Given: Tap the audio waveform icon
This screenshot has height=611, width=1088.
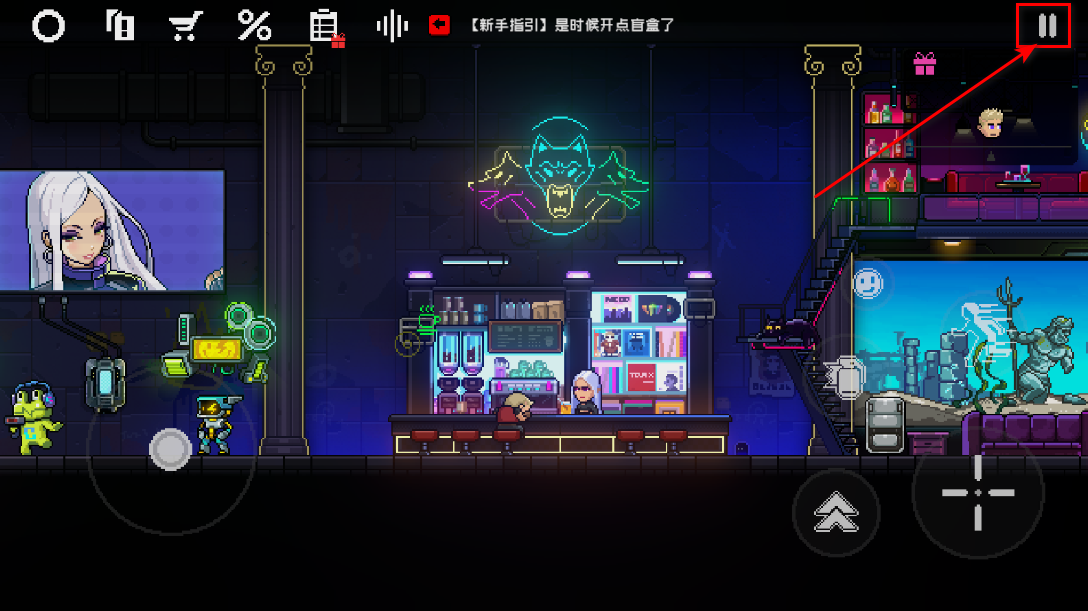Looking at the screenshot, I should tap(391, 26).
